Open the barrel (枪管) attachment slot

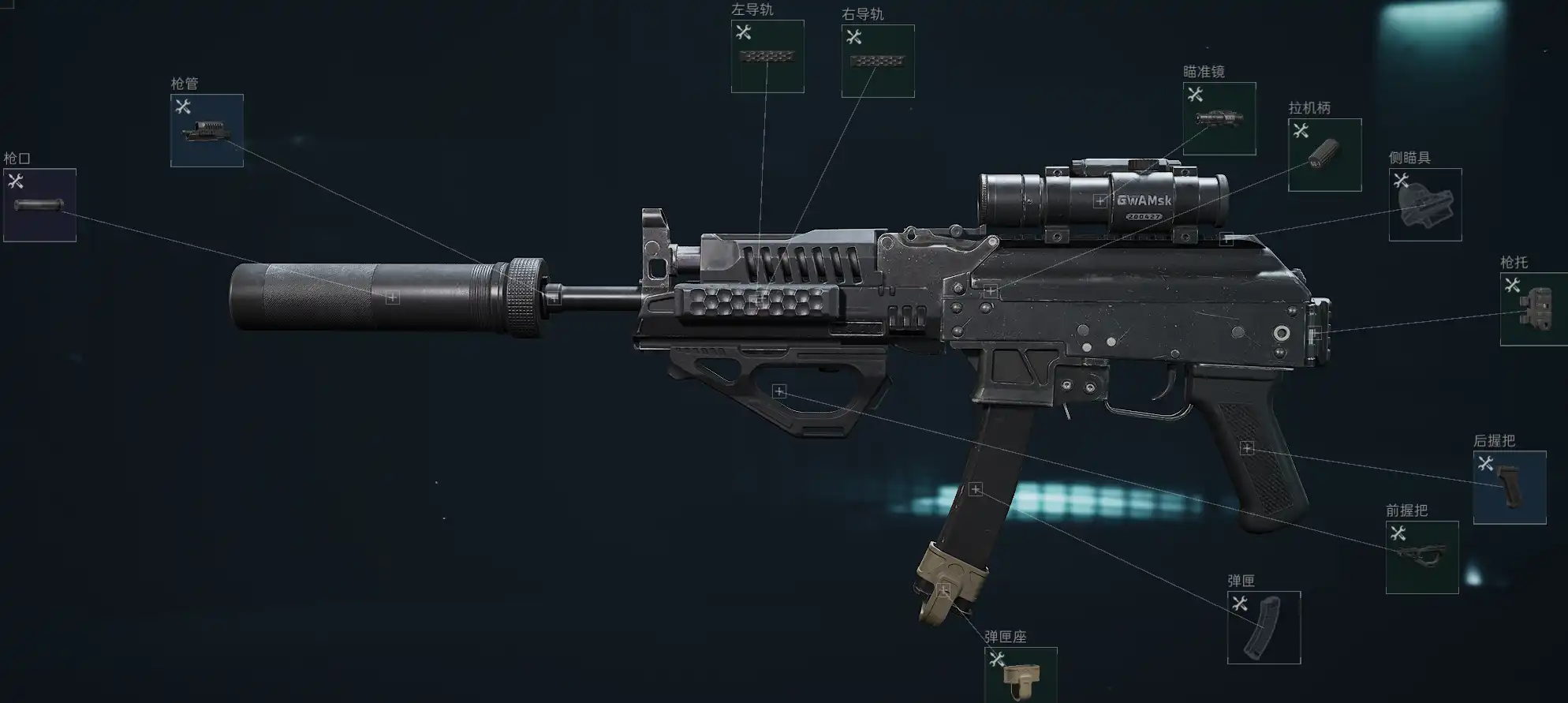click(207, 131)
